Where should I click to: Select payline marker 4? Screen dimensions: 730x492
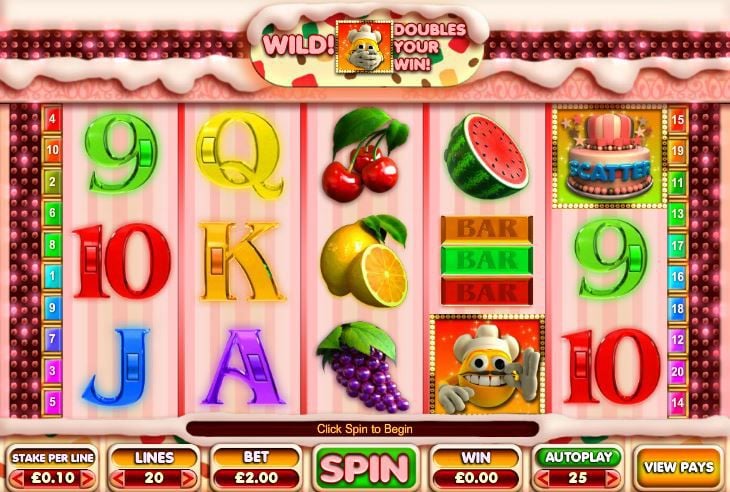(x=51, y=119)
